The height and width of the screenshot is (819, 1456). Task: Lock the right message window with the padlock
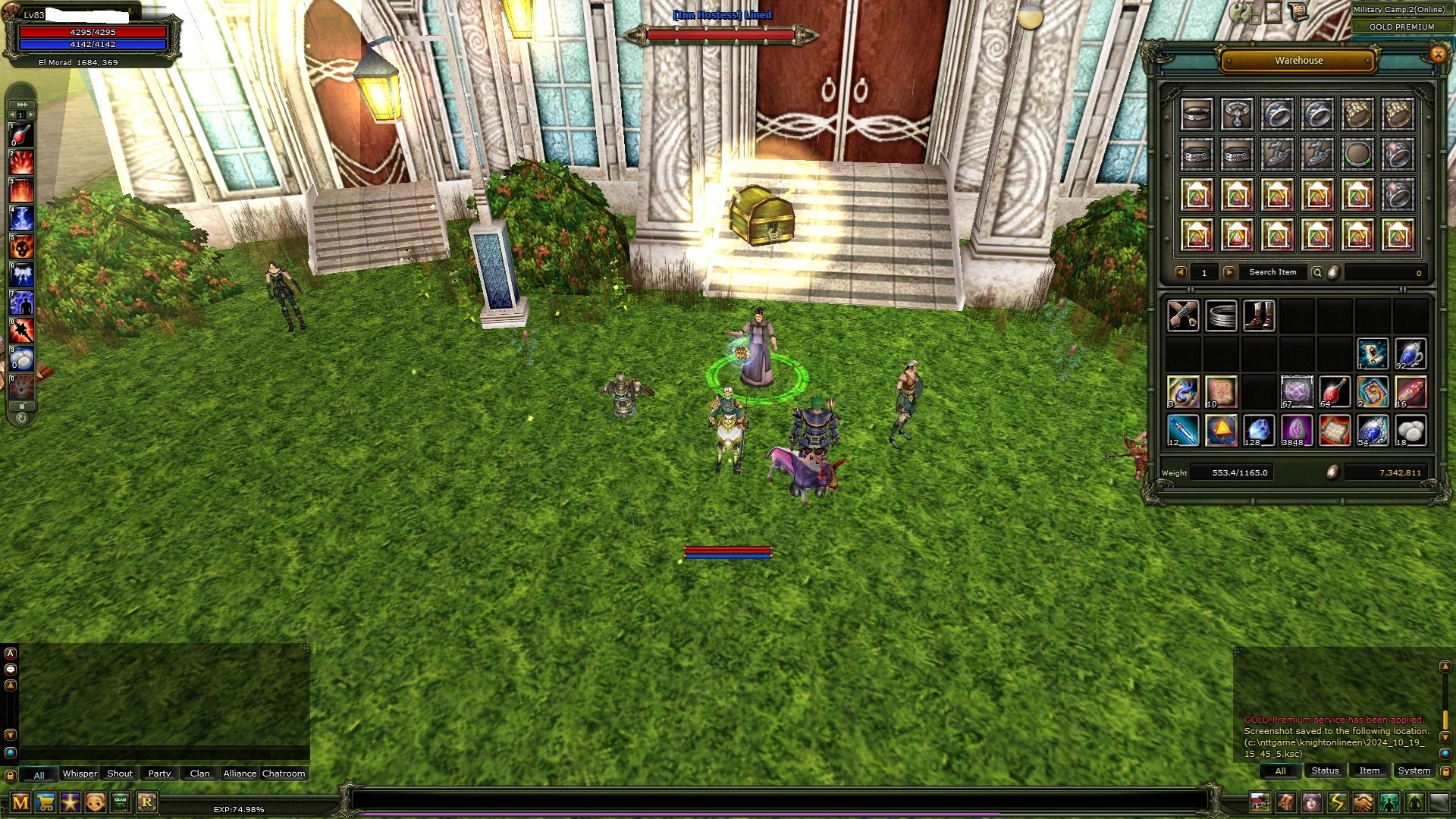1446,771
